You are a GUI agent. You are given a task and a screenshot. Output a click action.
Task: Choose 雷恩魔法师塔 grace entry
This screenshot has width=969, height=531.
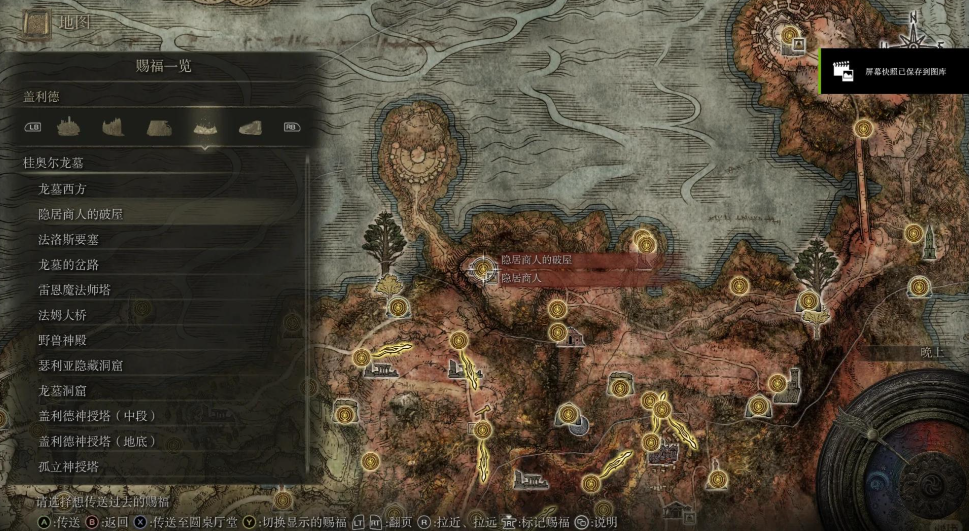click(x=74, y=290)
